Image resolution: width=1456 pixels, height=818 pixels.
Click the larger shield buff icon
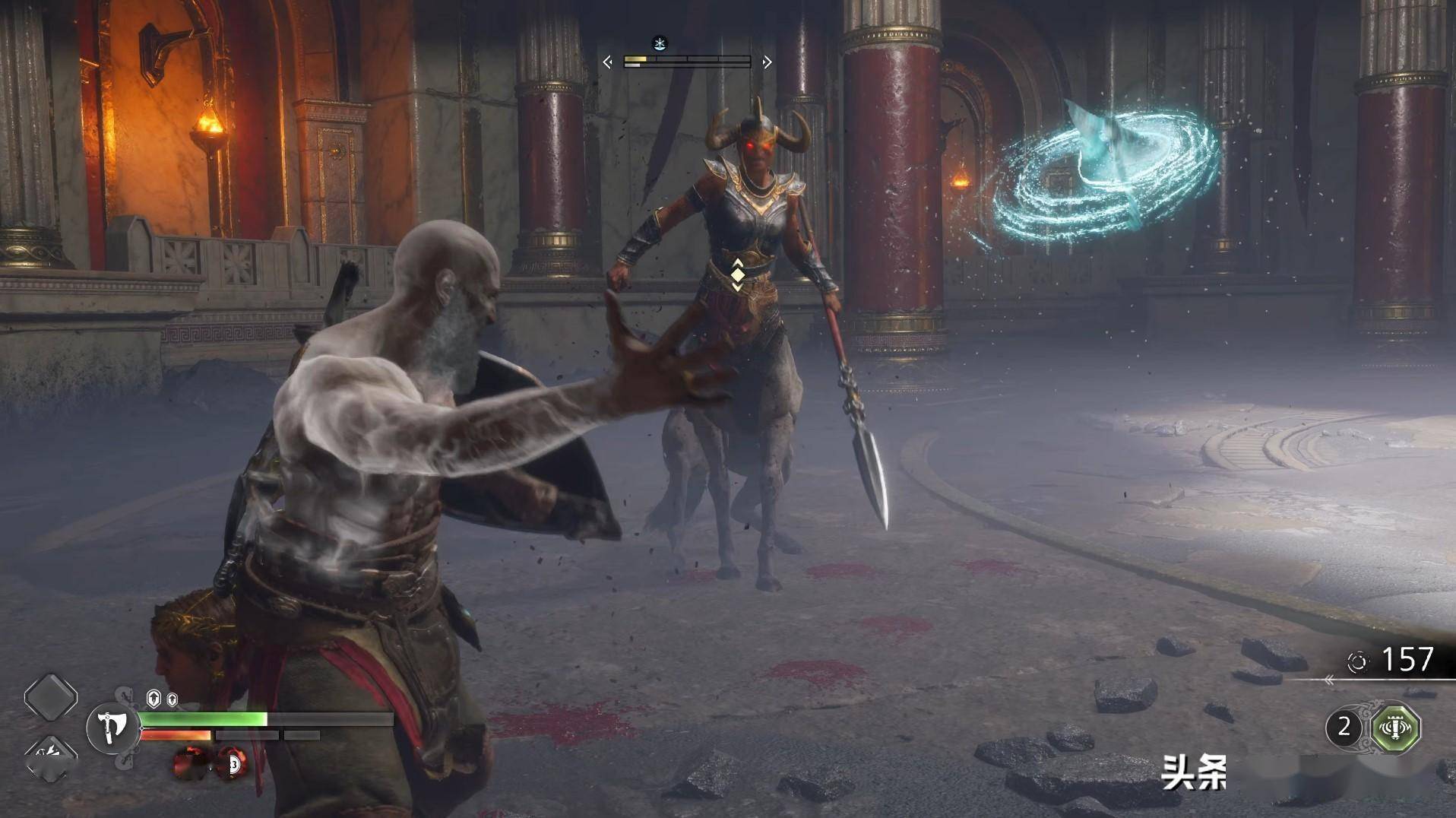[x=154, y=699]
